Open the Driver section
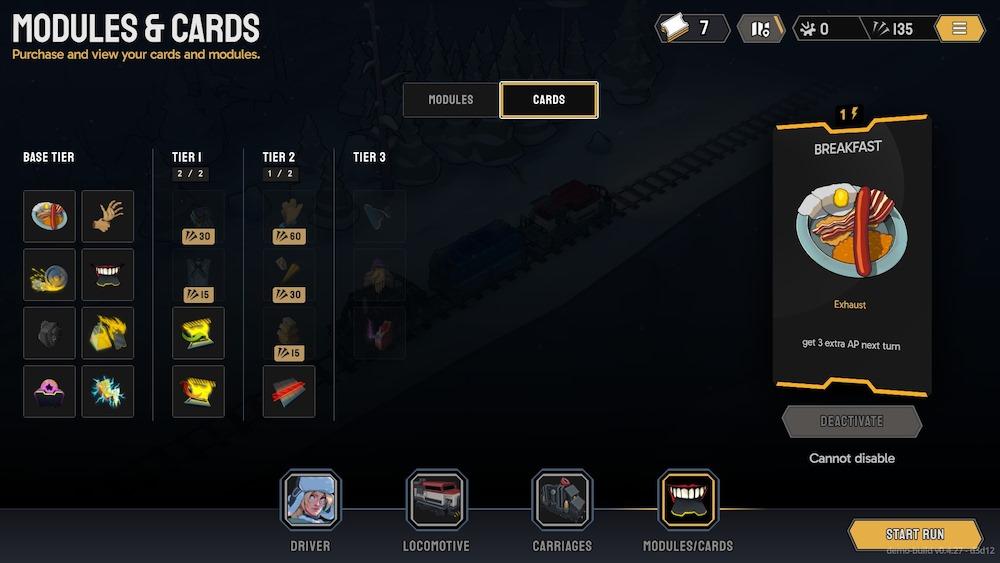The width and height of the screenshot is (1000, 563). tap(310, 500)
